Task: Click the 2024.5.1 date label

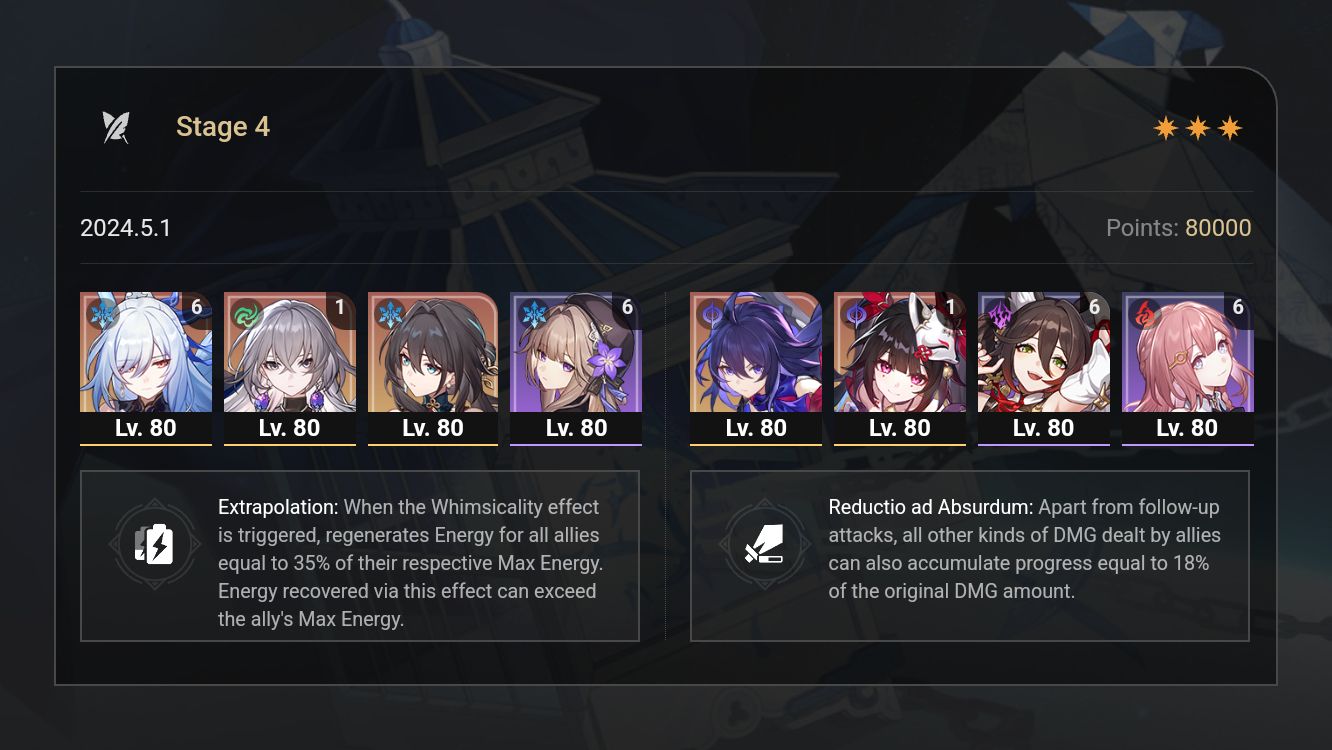Action: point(126,228)
